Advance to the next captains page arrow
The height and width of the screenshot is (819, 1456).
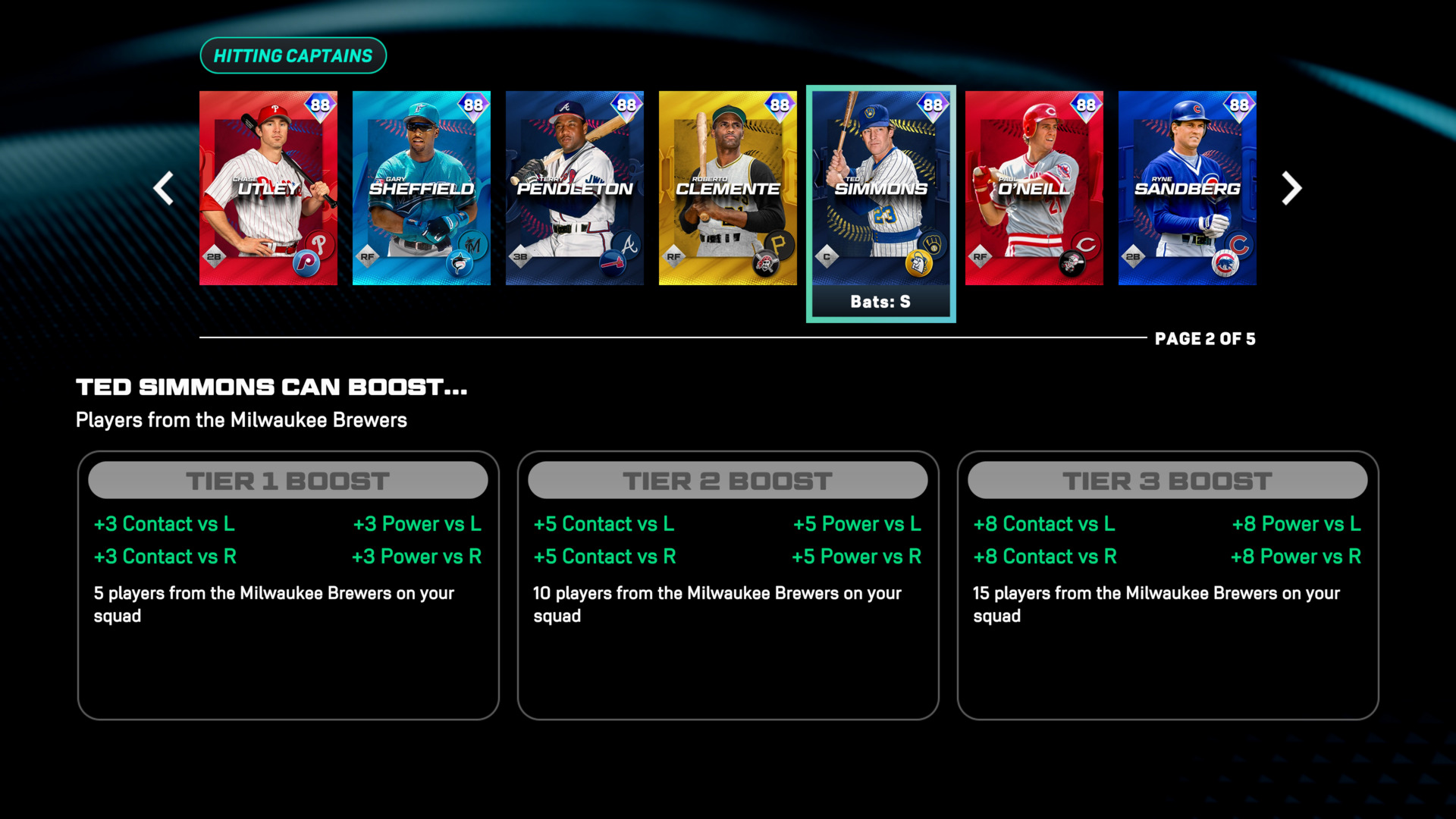[1291, 188]
